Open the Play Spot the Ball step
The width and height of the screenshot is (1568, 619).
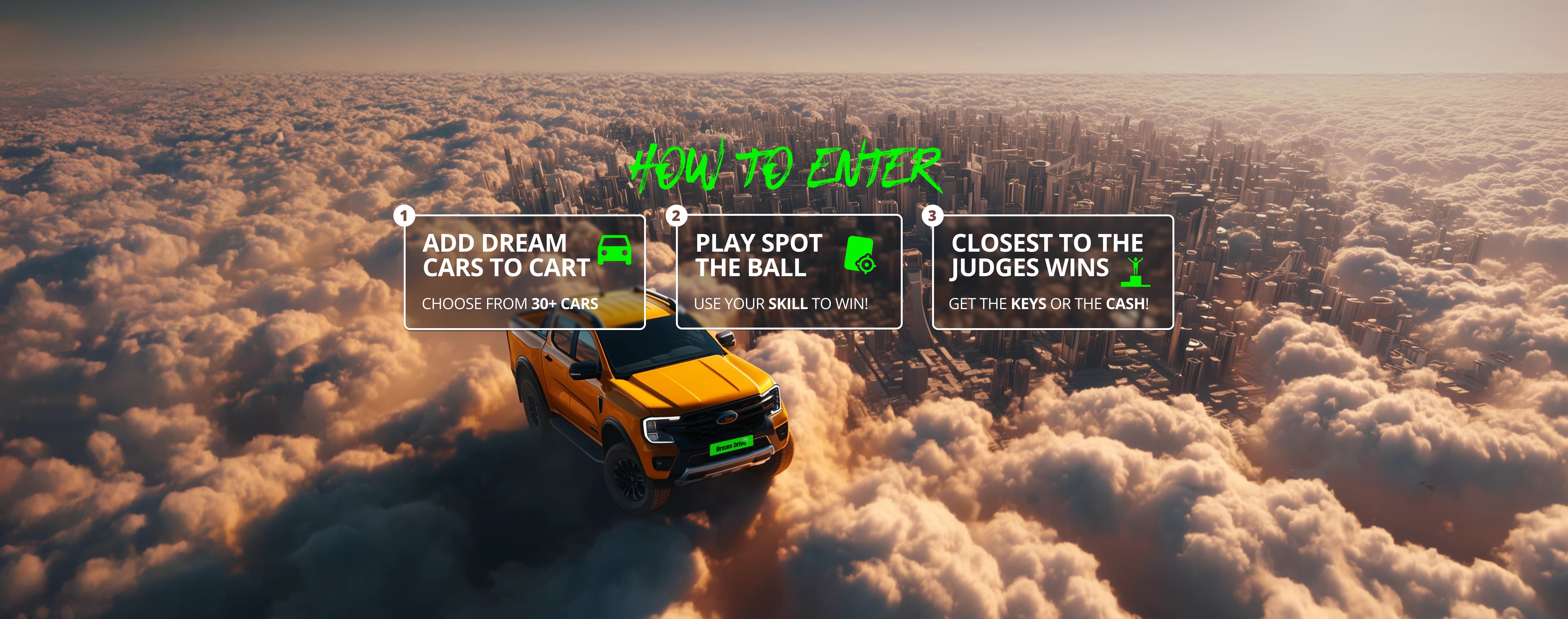coord(788,272)
